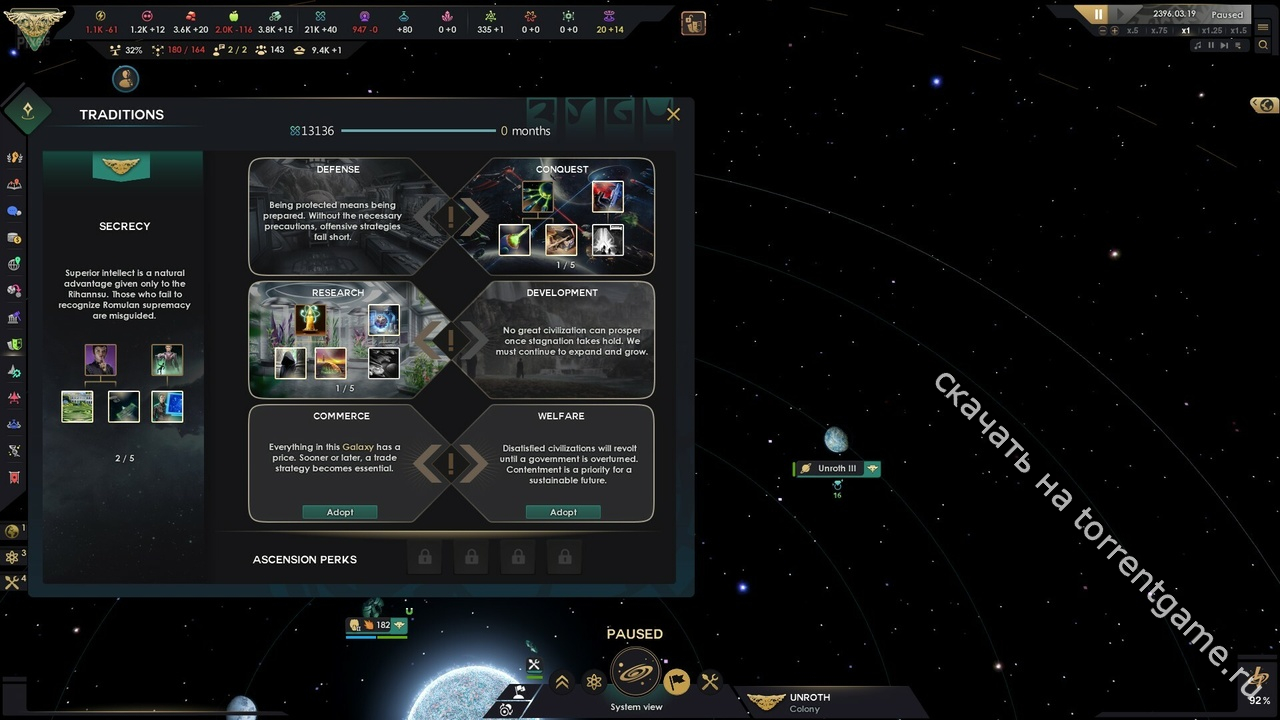
Task: Increase game speed with the plus button
Action: pyautogui.click(x=1115, y=31)
